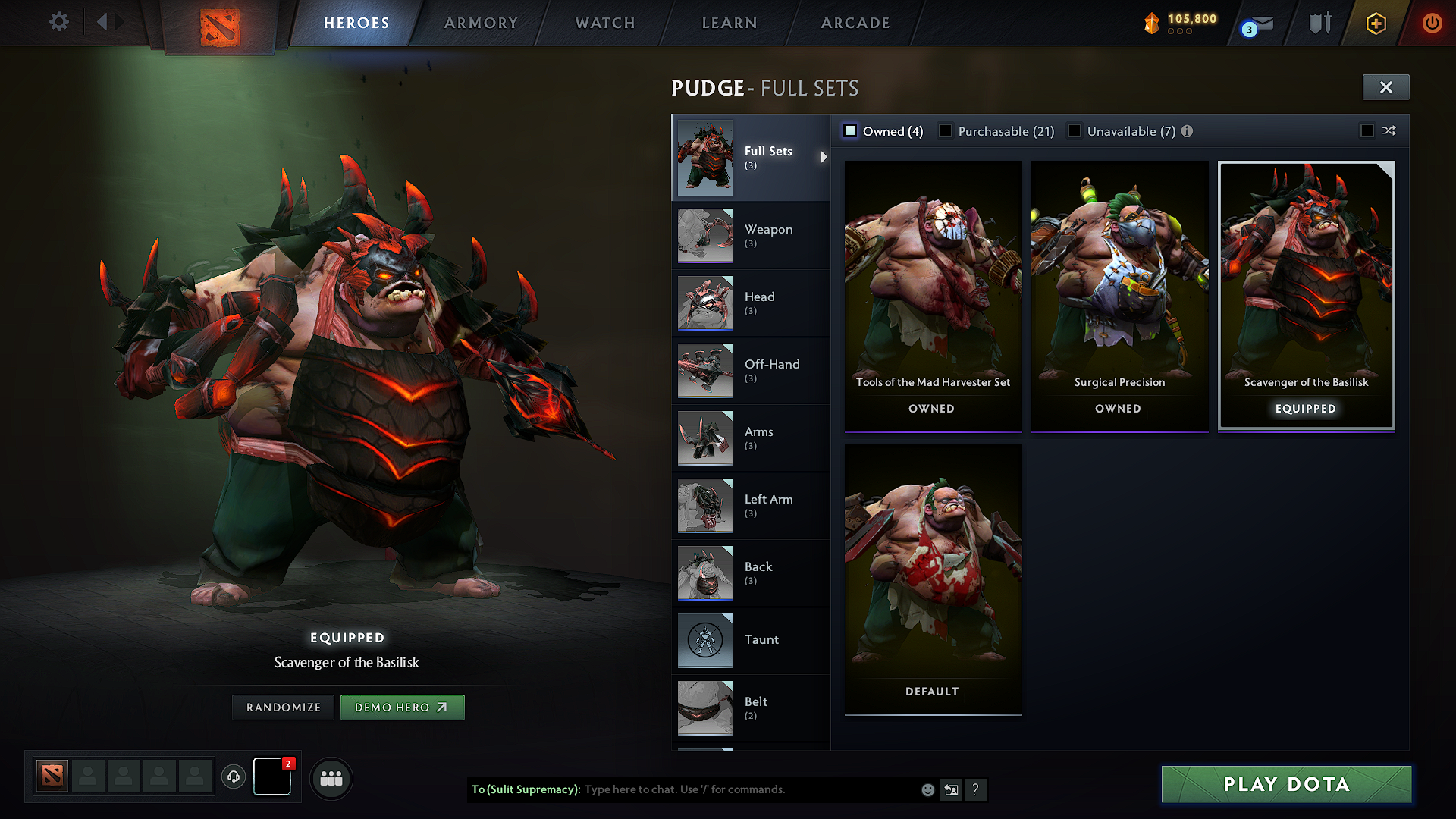
Task: Switch to the ARMORY tab
Action: pyautogui.click(x=480, y=22)
